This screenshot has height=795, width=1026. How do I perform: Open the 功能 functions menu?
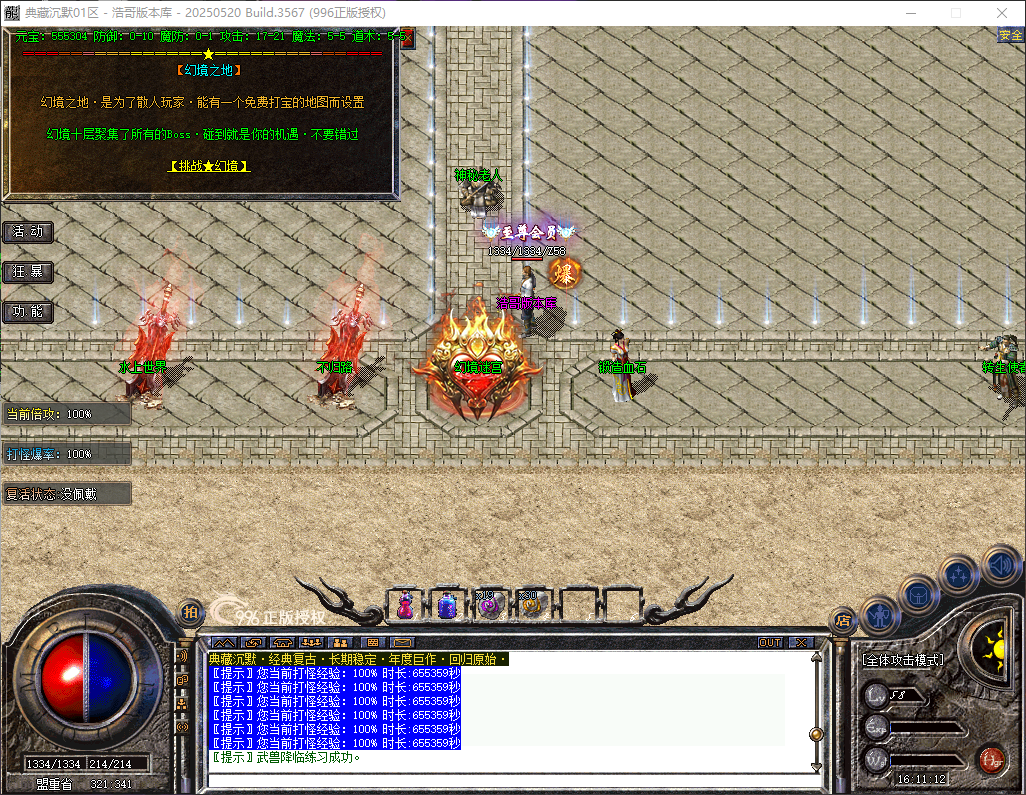(x=28, y=312)
